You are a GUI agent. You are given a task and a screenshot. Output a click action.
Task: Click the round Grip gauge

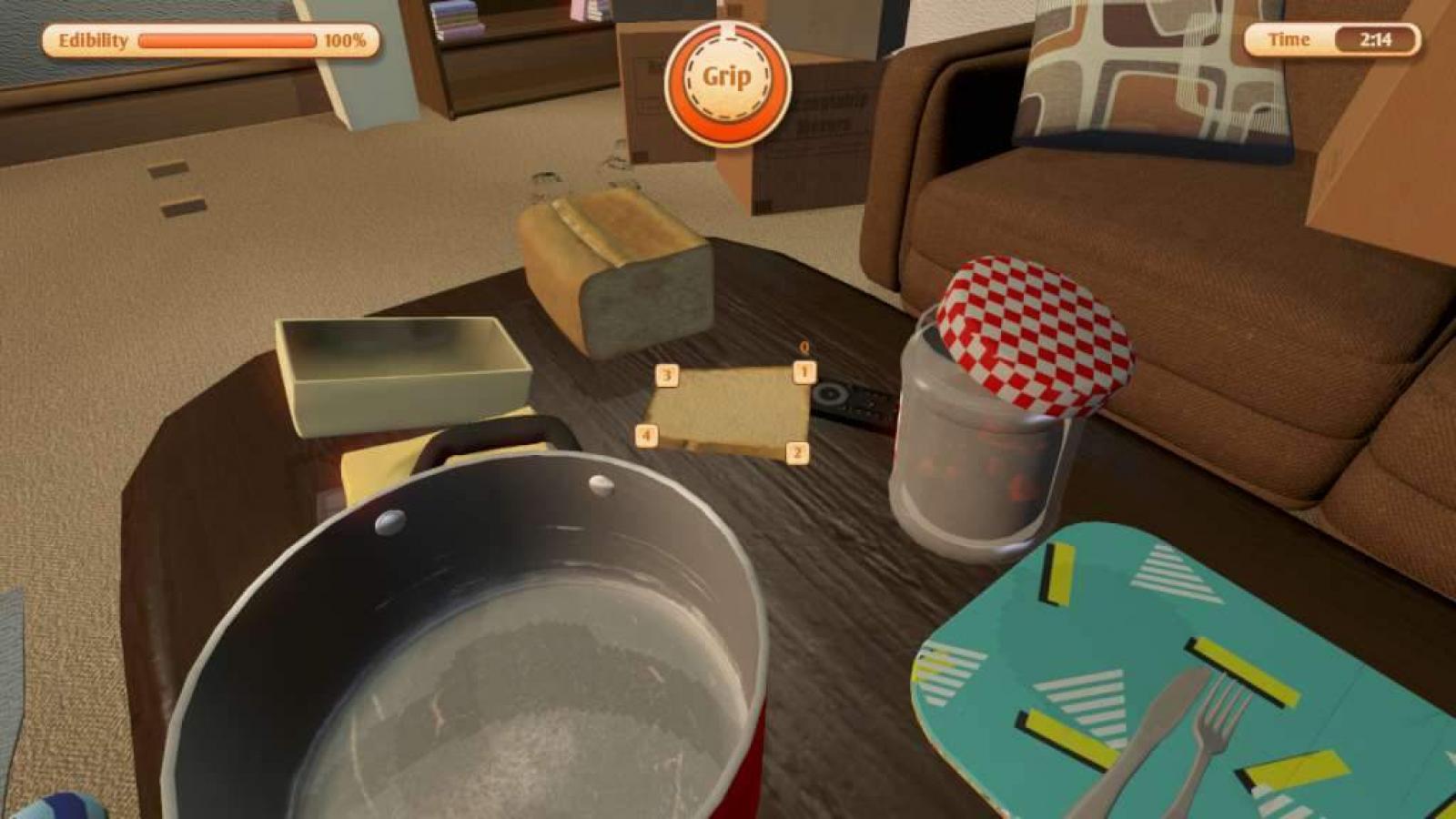[726, 79]
